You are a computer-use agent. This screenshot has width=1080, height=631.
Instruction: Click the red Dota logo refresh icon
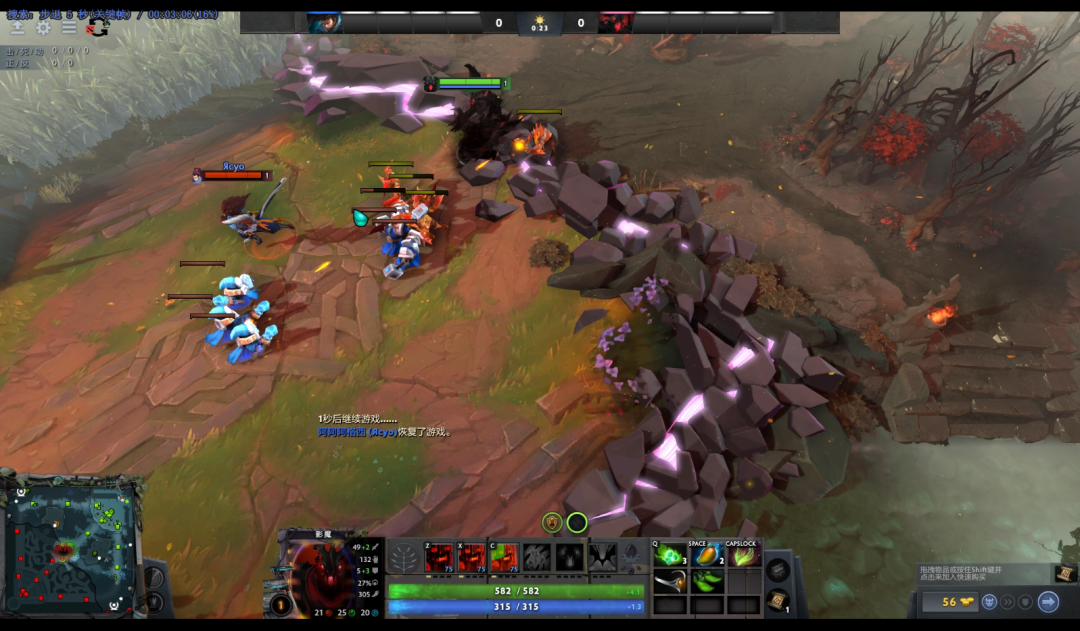[x=97, y=28]
